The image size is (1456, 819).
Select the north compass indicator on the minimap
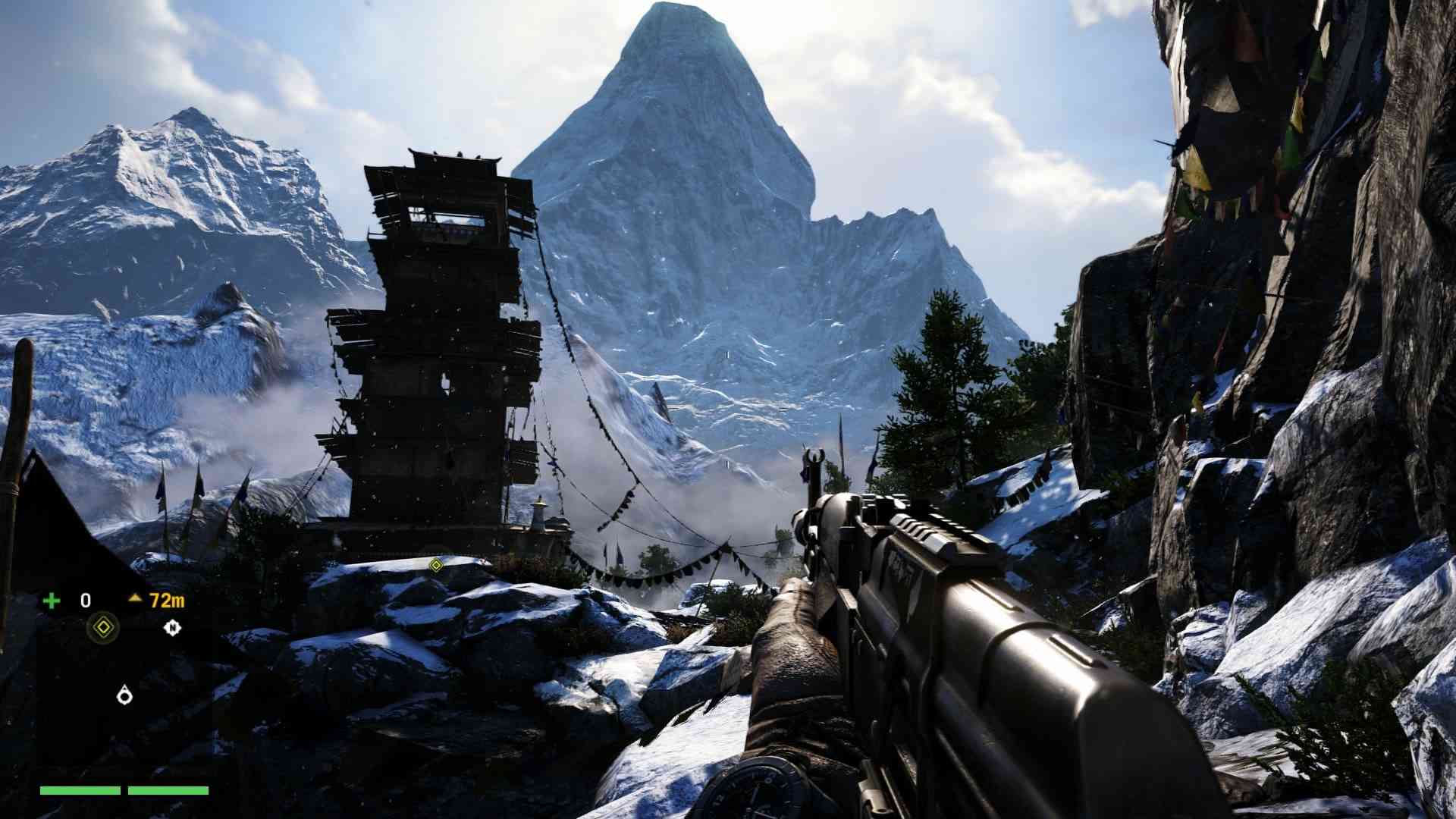coord(173,627)
